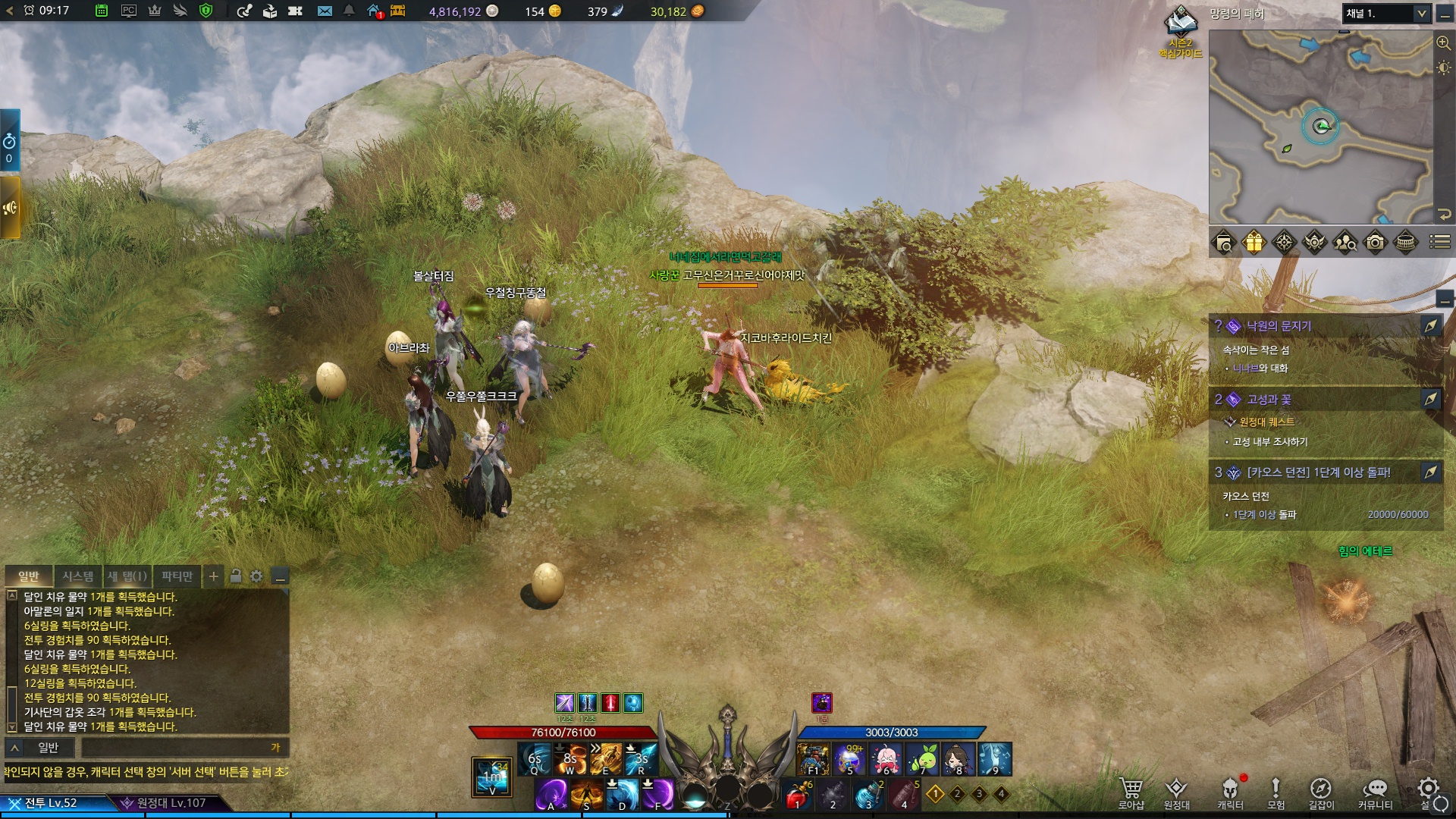Open the 로아샵 shop cart button
This screenshot has height=819, width=1456.
coord(1131,792)
